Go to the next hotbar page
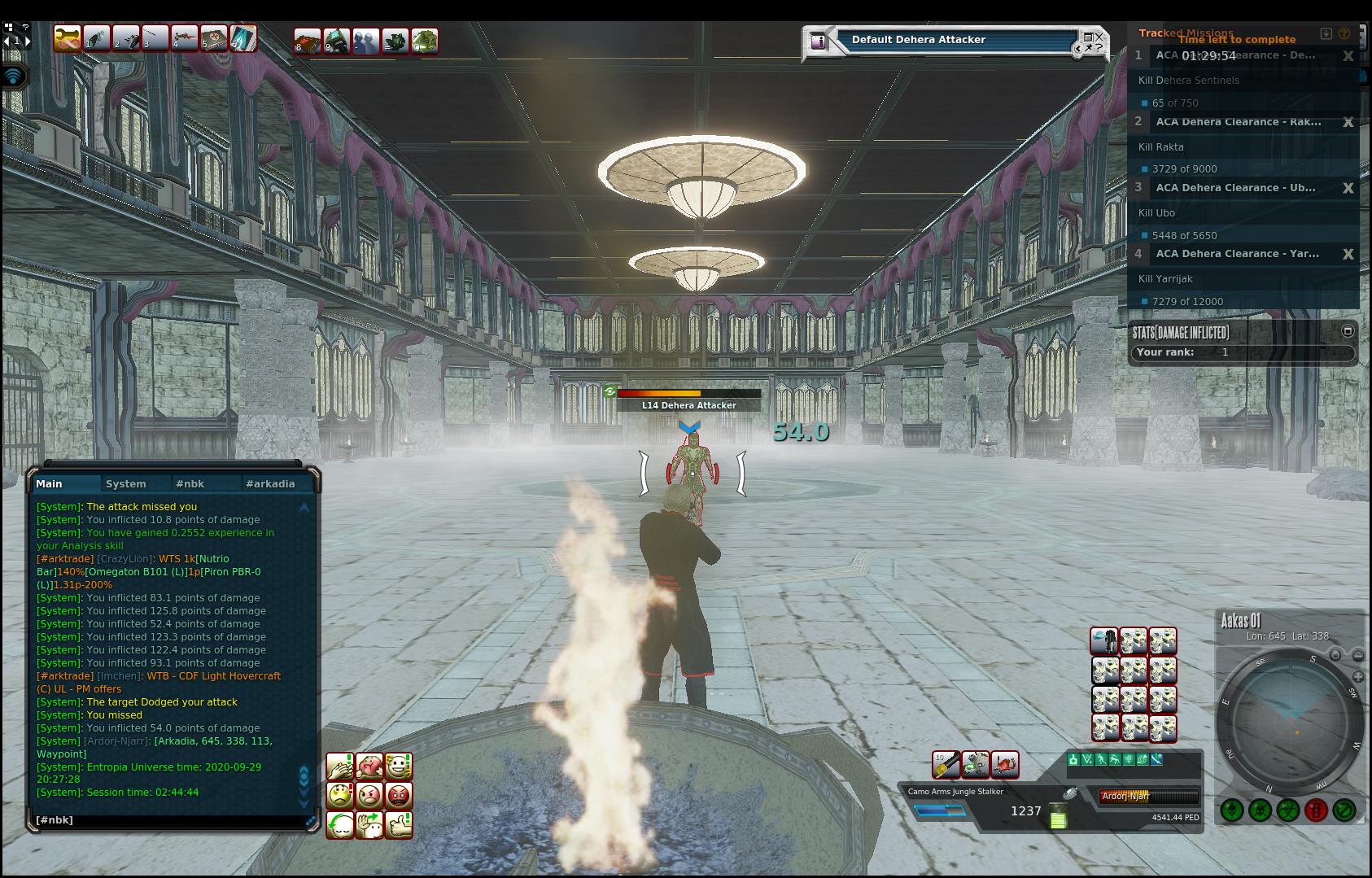The image size is (1372, 878). coord(28,40)
